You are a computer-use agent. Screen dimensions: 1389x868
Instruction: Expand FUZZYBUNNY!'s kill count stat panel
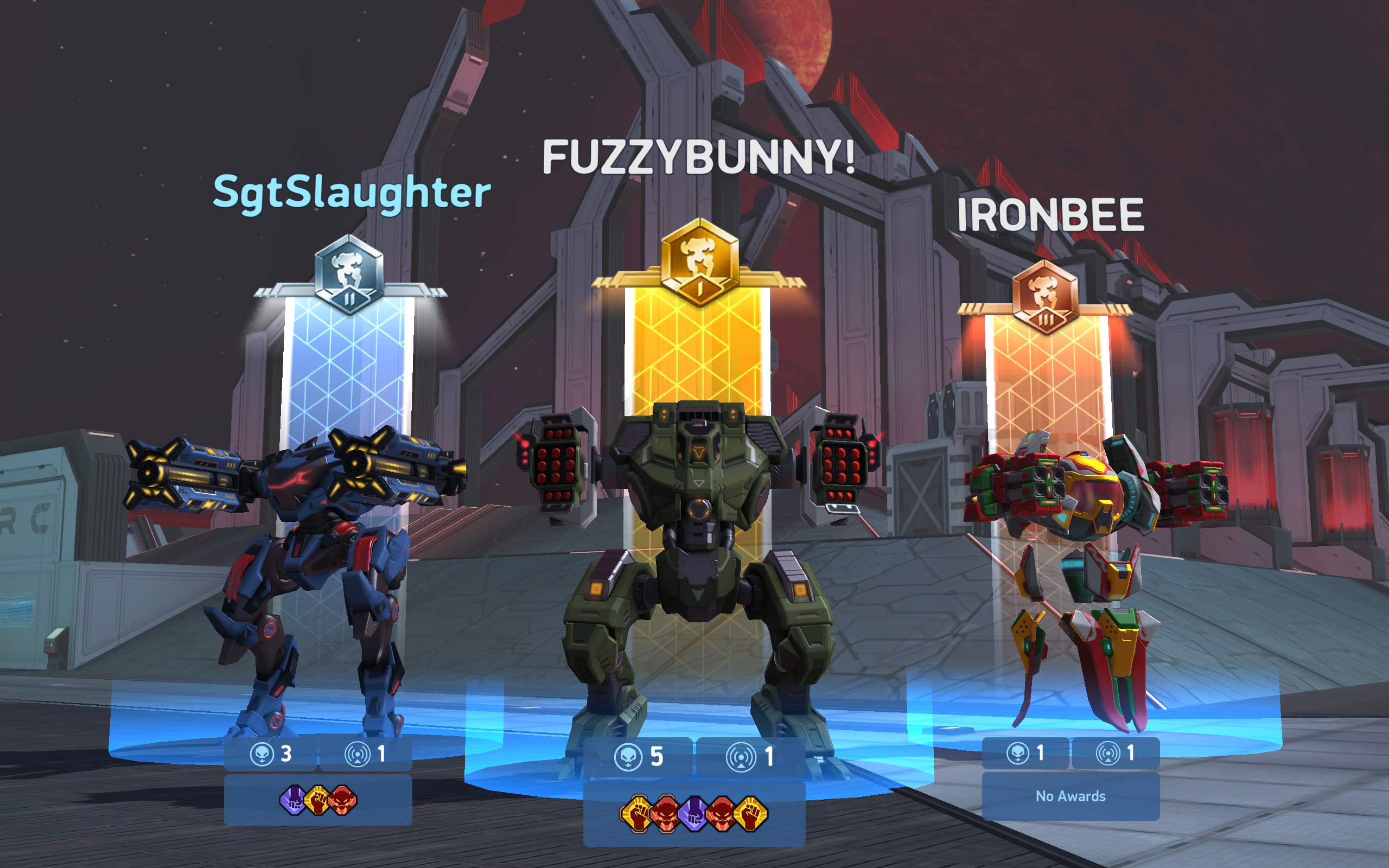point(643,757)
